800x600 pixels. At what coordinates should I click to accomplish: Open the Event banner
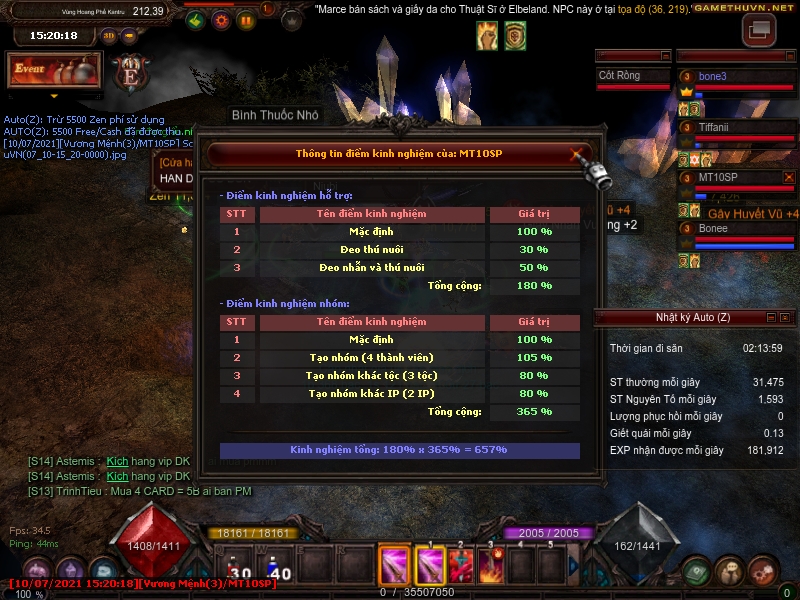pyautogui.click(x=55, y=71)
